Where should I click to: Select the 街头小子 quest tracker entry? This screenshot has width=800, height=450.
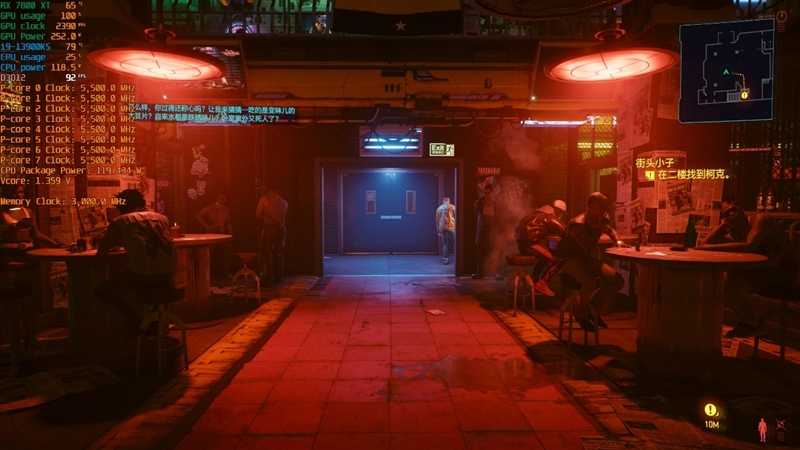pos(661,161)
